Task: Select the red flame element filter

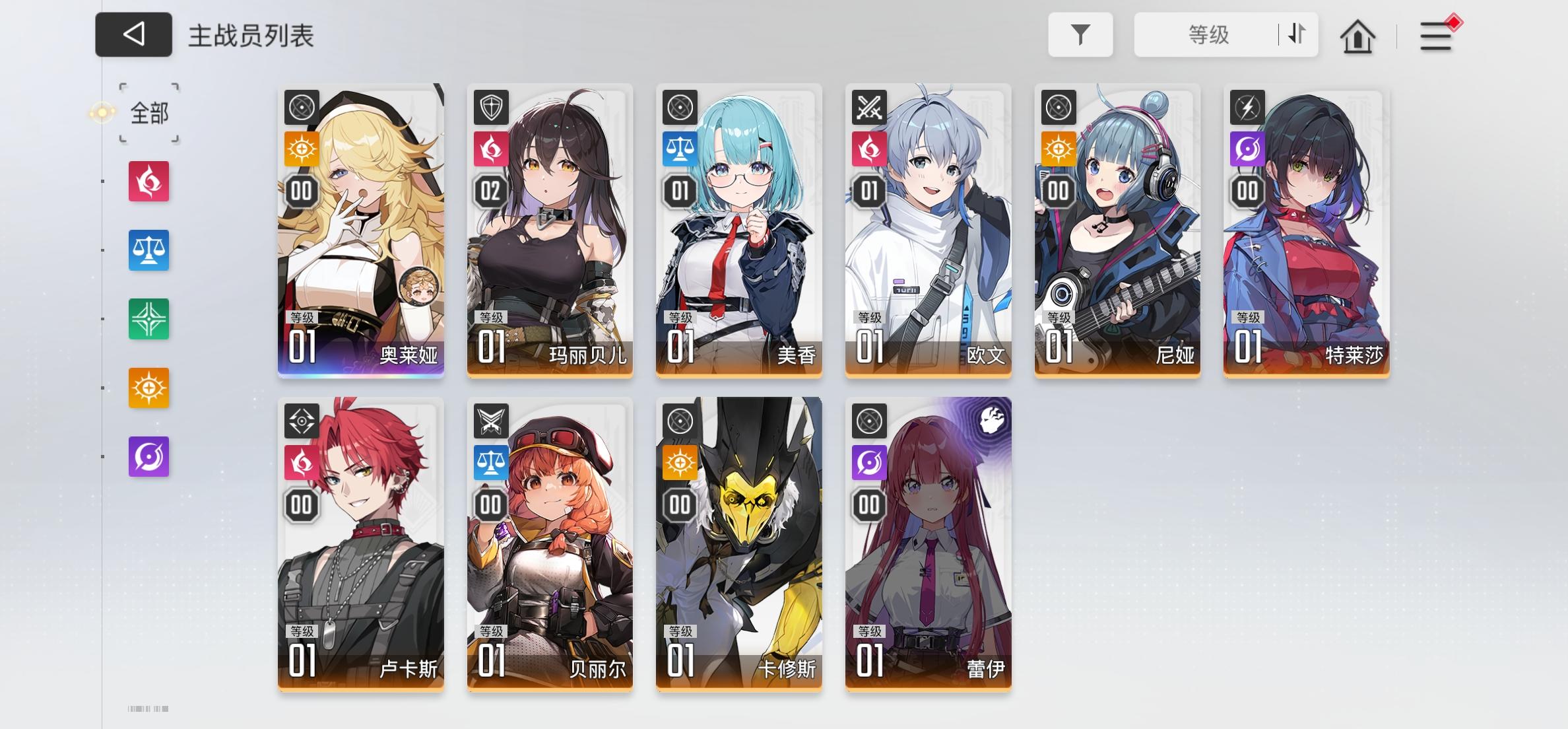Action: pos(148,181)
